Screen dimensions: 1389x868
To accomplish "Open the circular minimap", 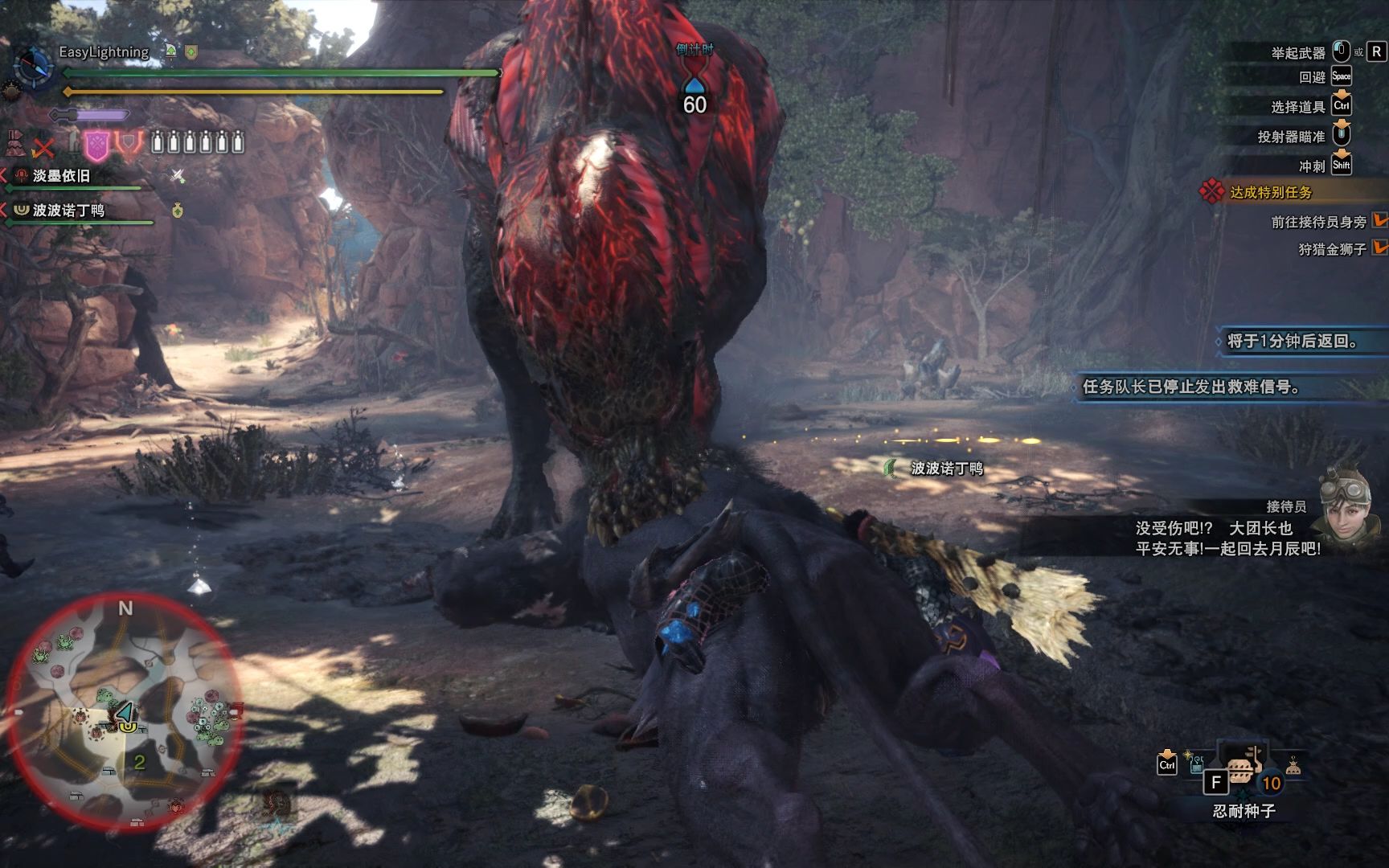I will pyautogui.click(x=125, y=712).
